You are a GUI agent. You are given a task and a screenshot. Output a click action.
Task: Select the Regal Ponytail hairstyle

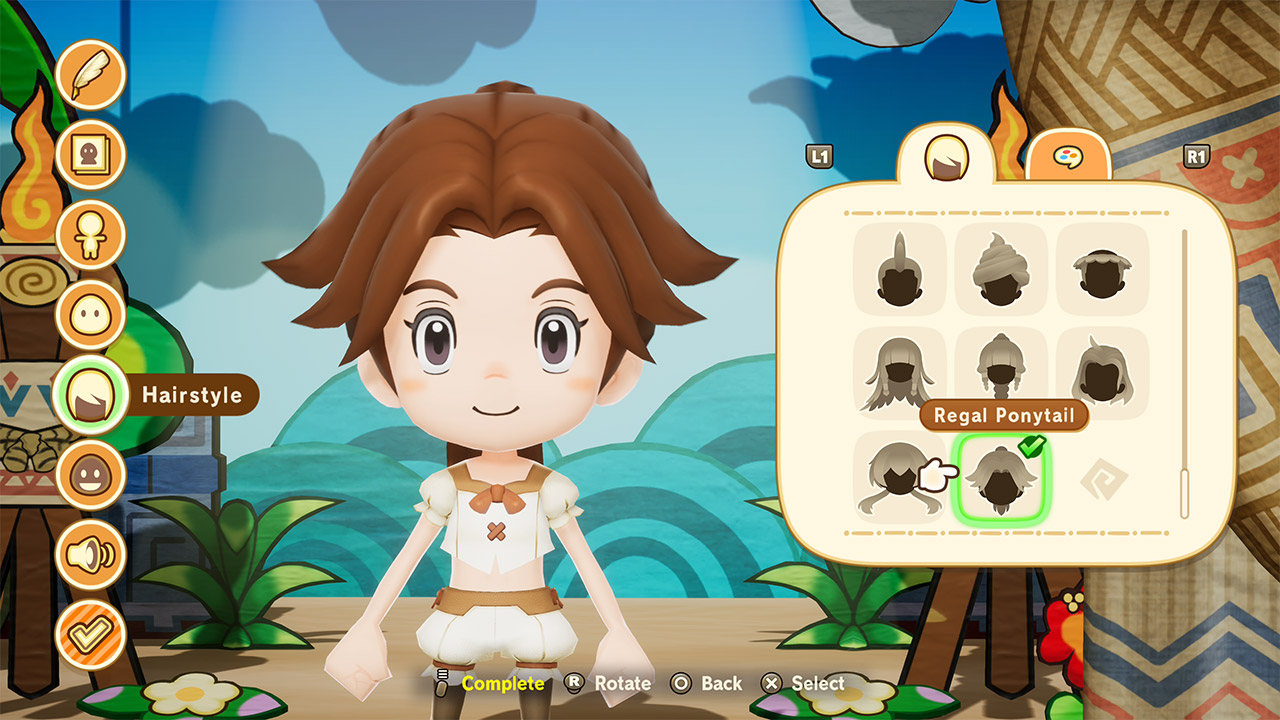point(1000,478)
